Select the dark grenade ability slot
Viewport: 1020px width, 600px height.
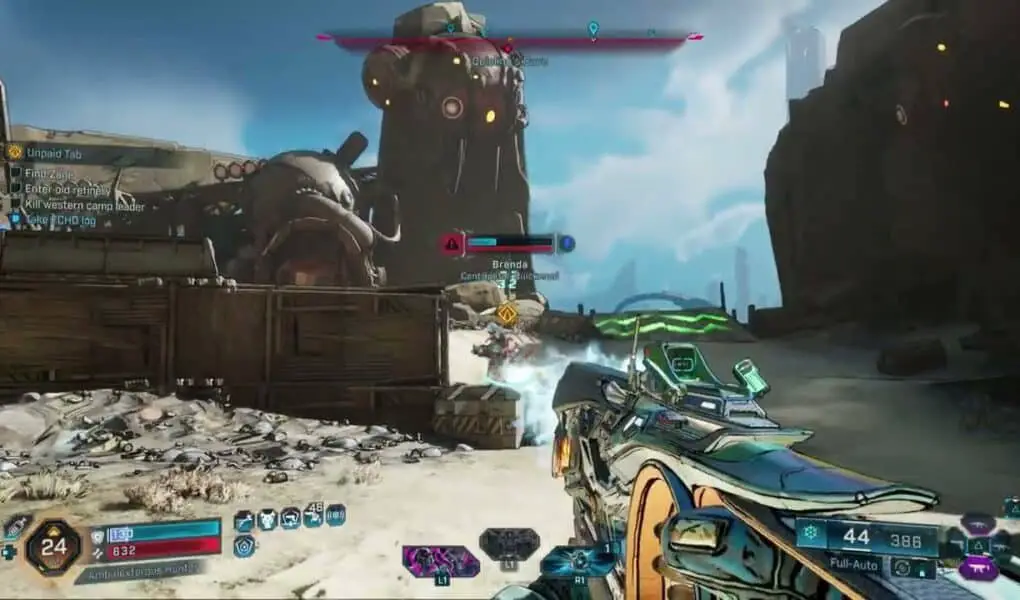pos(509,545)
